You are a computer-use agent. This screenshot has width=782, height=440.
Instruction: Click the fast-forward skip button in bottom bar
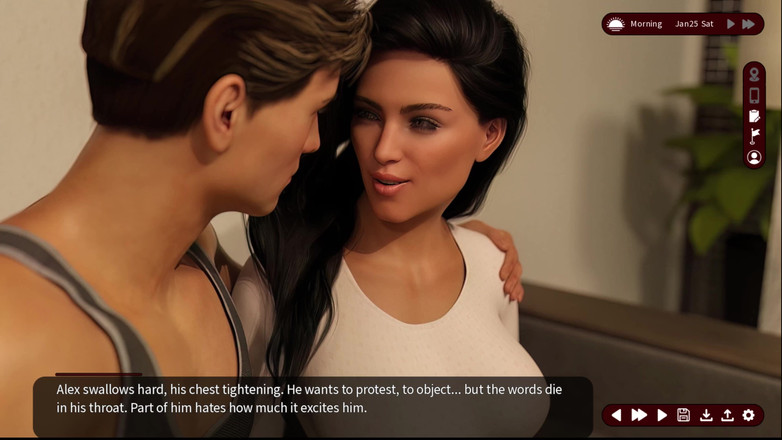(x=639, y=415)
